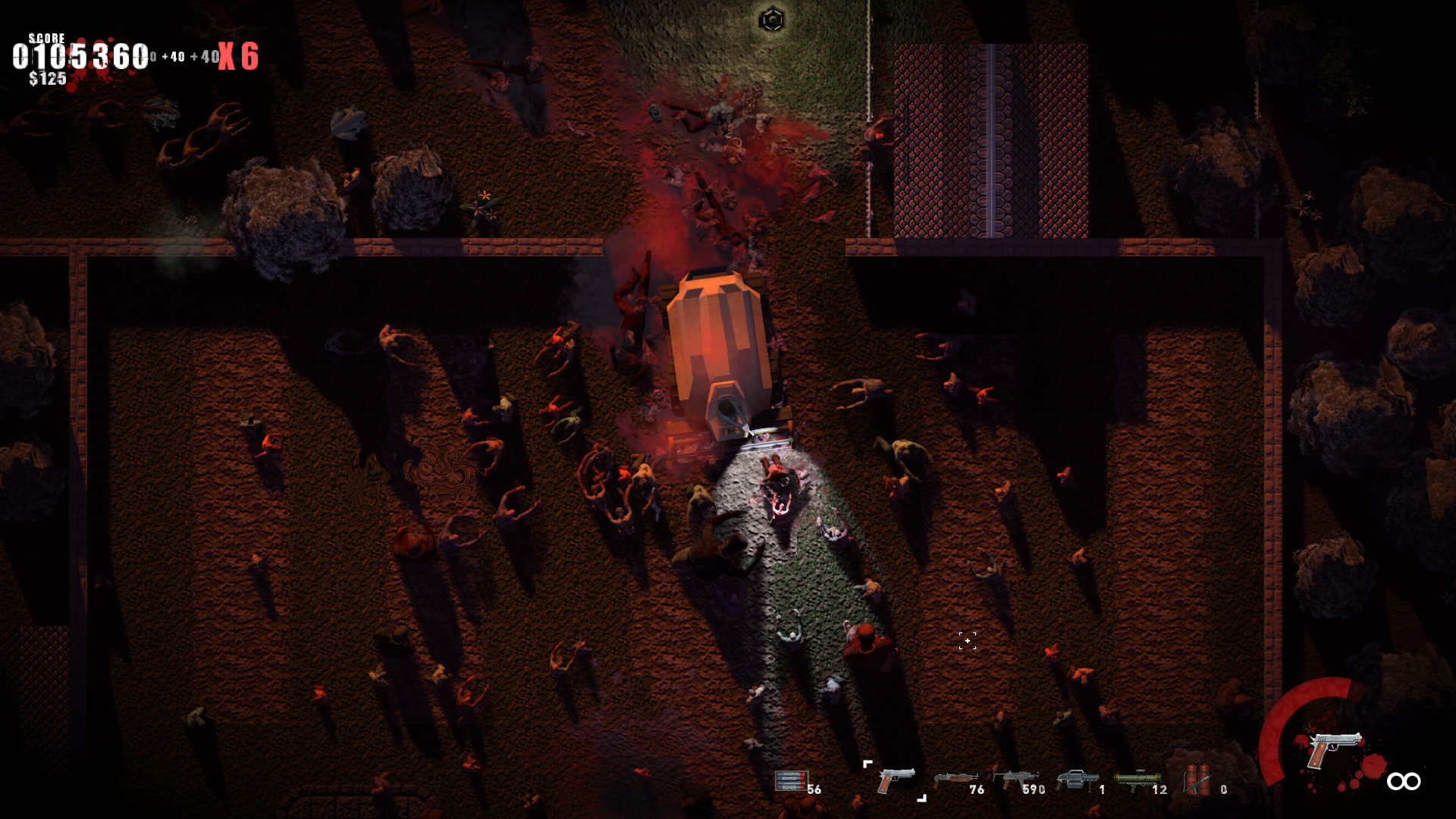Choose the grenade launcher weapon

1077,779
